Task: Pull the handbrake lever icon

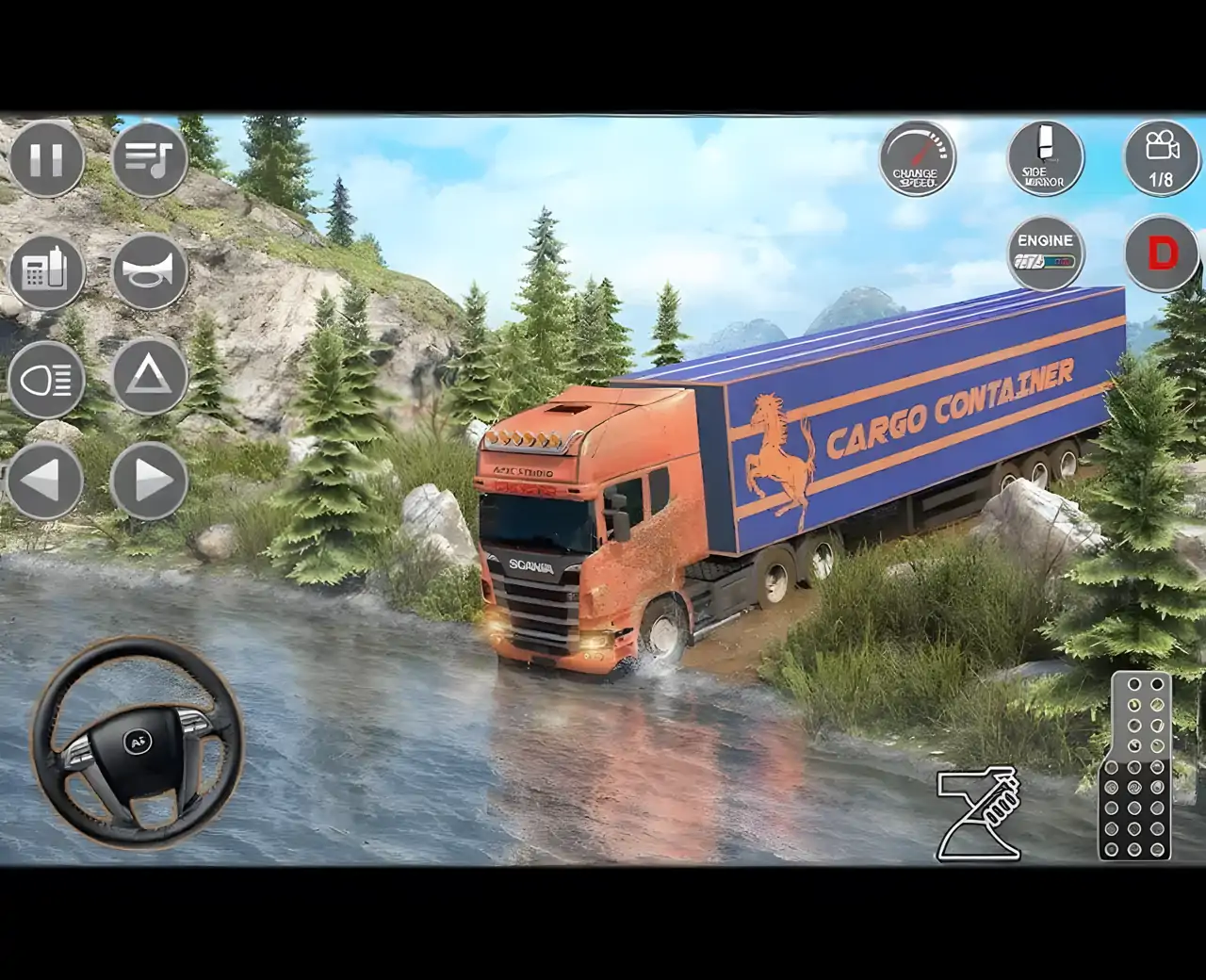Action: point(980,812)
